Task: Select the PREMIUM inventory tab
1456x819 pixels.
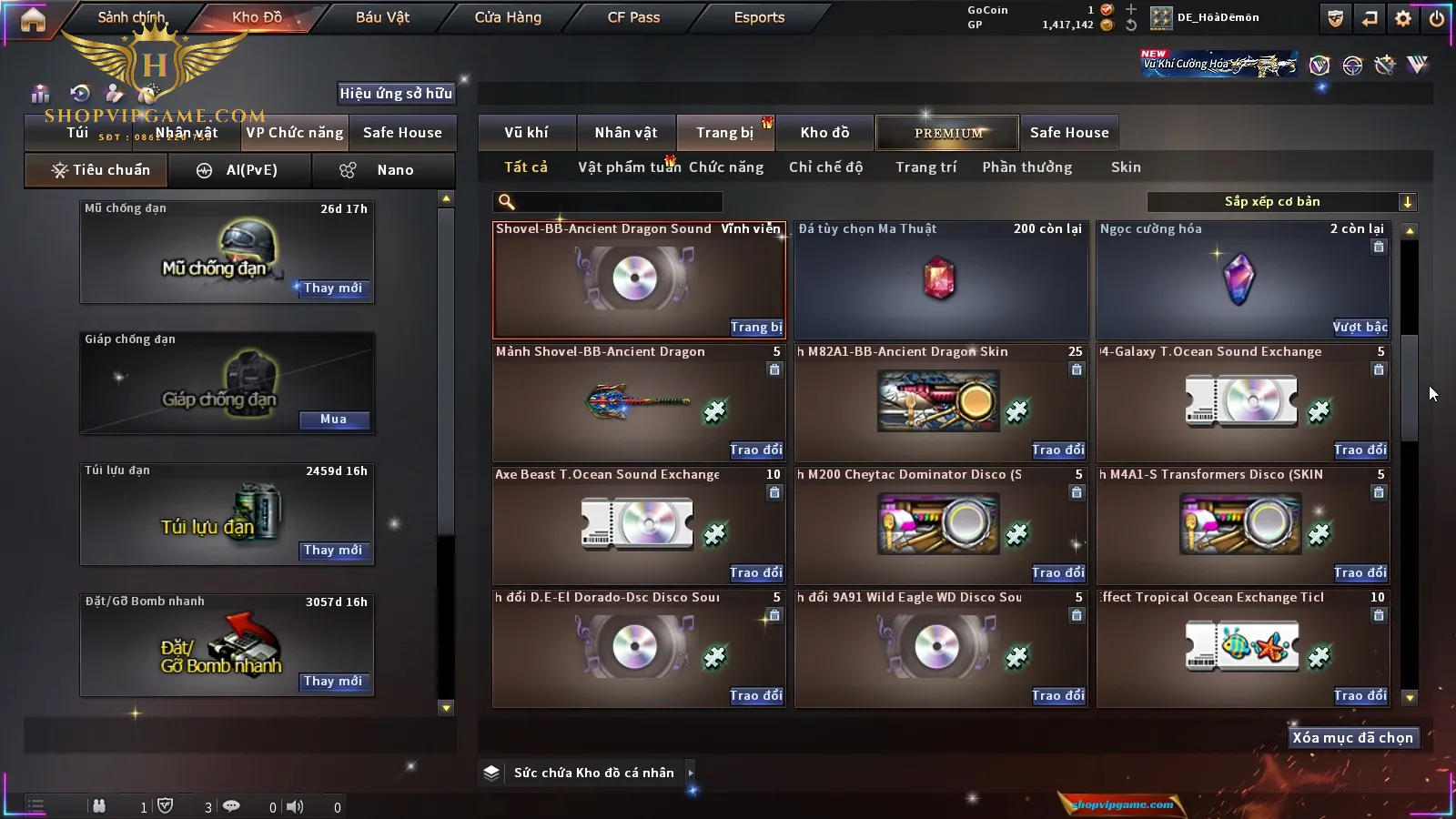Action: [x=948, y=133]
